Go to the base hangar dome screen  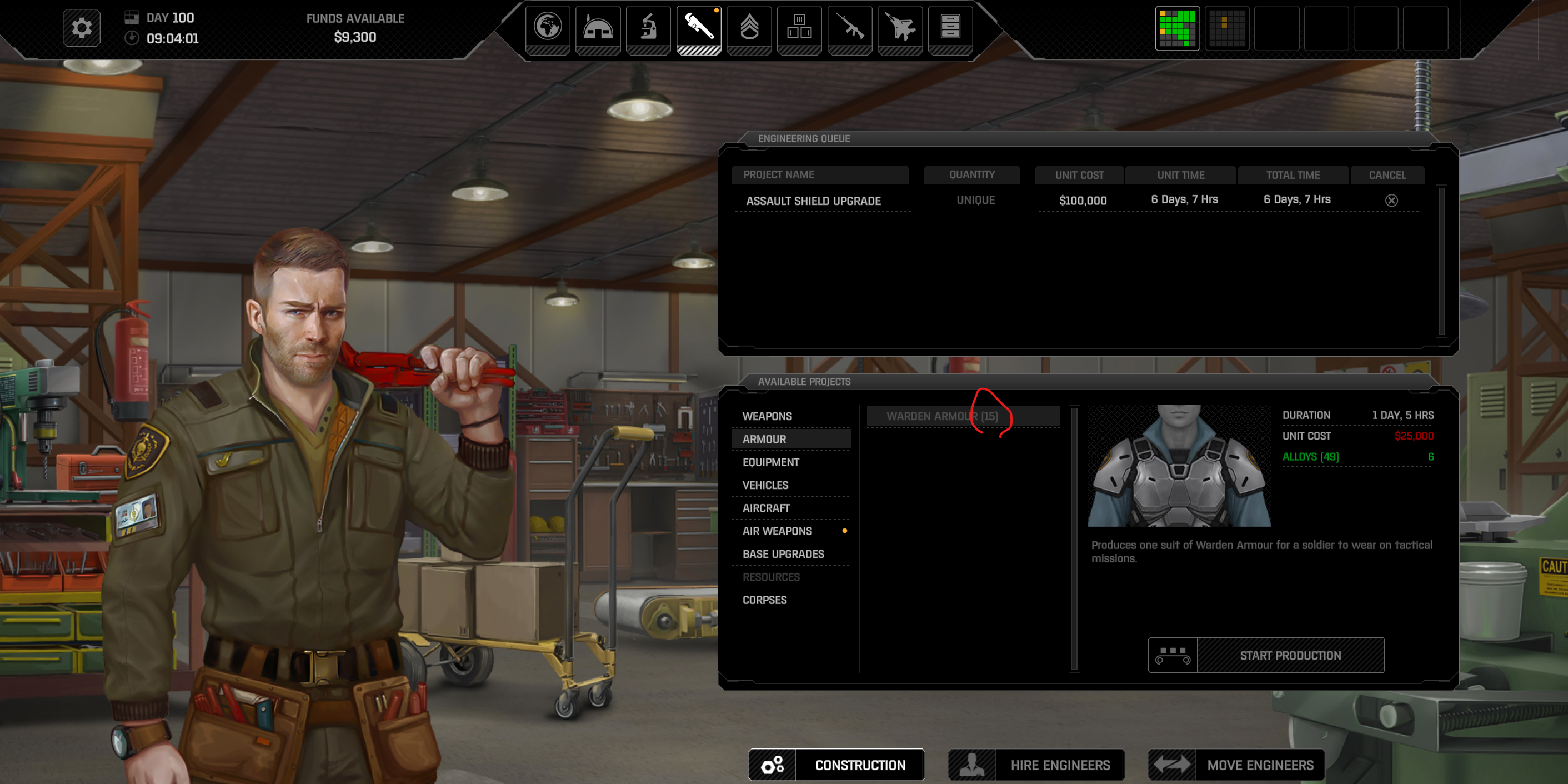(598, 28)
